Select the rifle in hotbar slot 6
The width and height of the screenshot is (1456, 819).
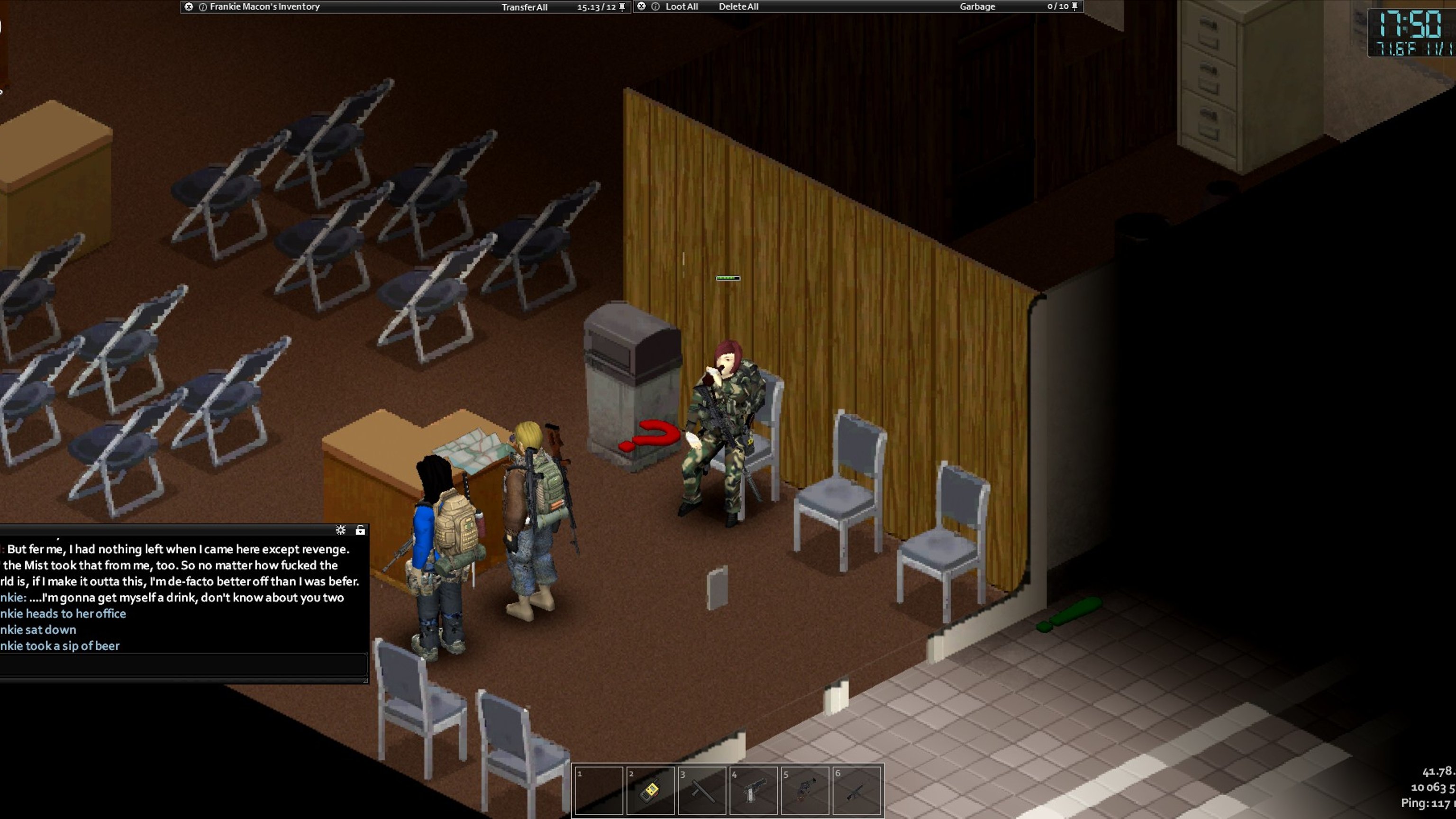point(856,790)
